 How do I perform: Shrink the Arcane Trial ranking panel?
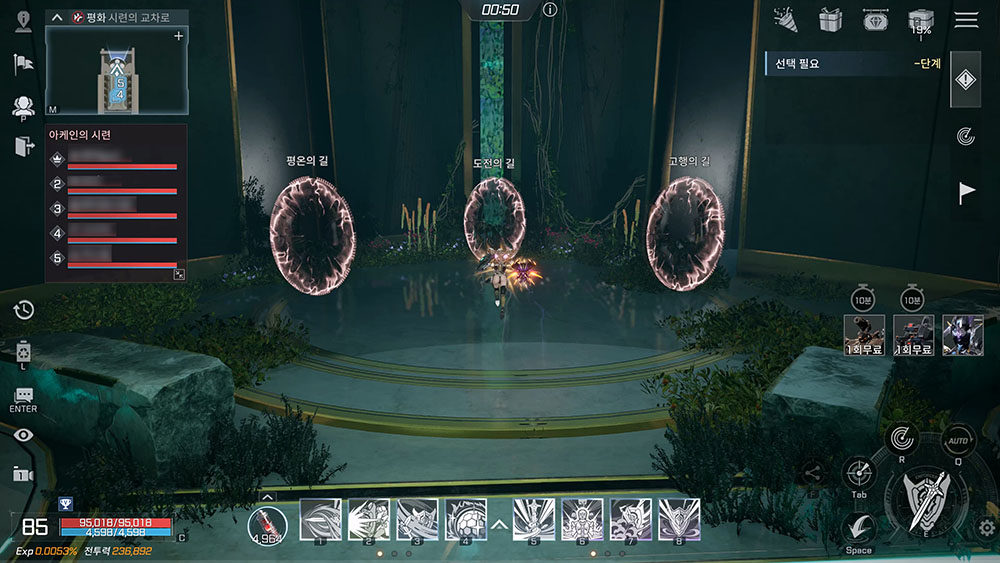pos(179,273)
